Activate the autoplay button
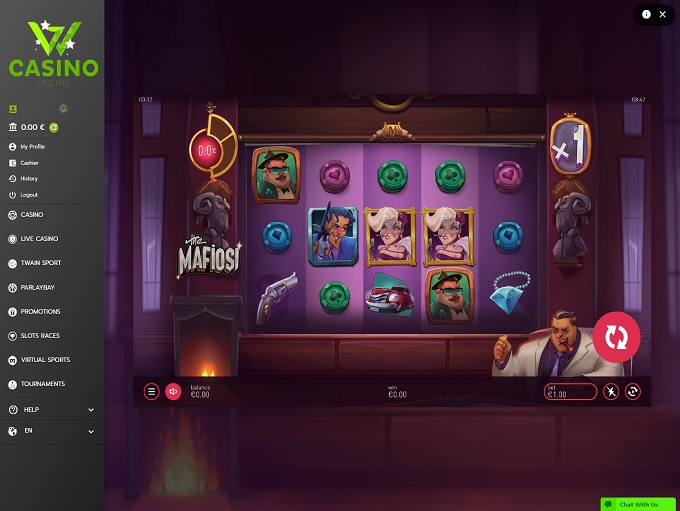 pyautogui.click(x=633, y=392)
